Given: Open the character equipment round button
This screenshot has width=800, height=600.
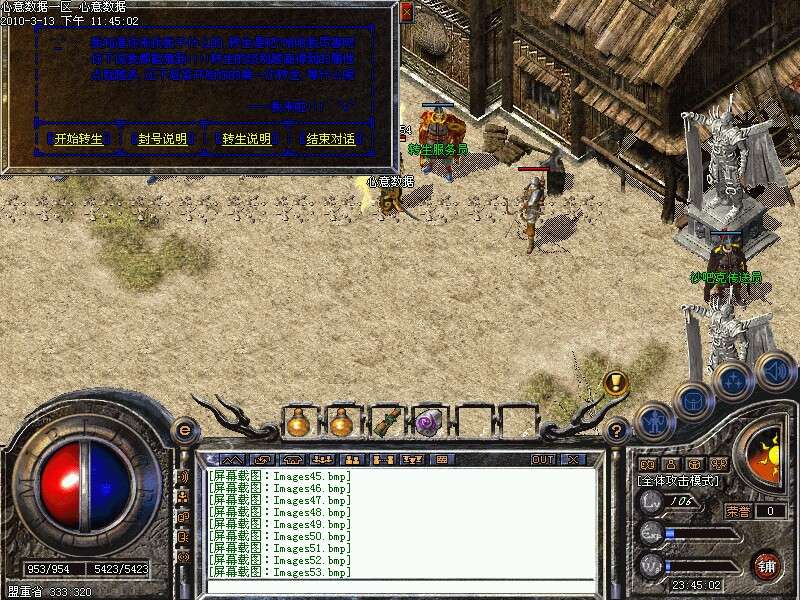Looking at the screenshot, I should pyautogui.click(x=653, y=422).
